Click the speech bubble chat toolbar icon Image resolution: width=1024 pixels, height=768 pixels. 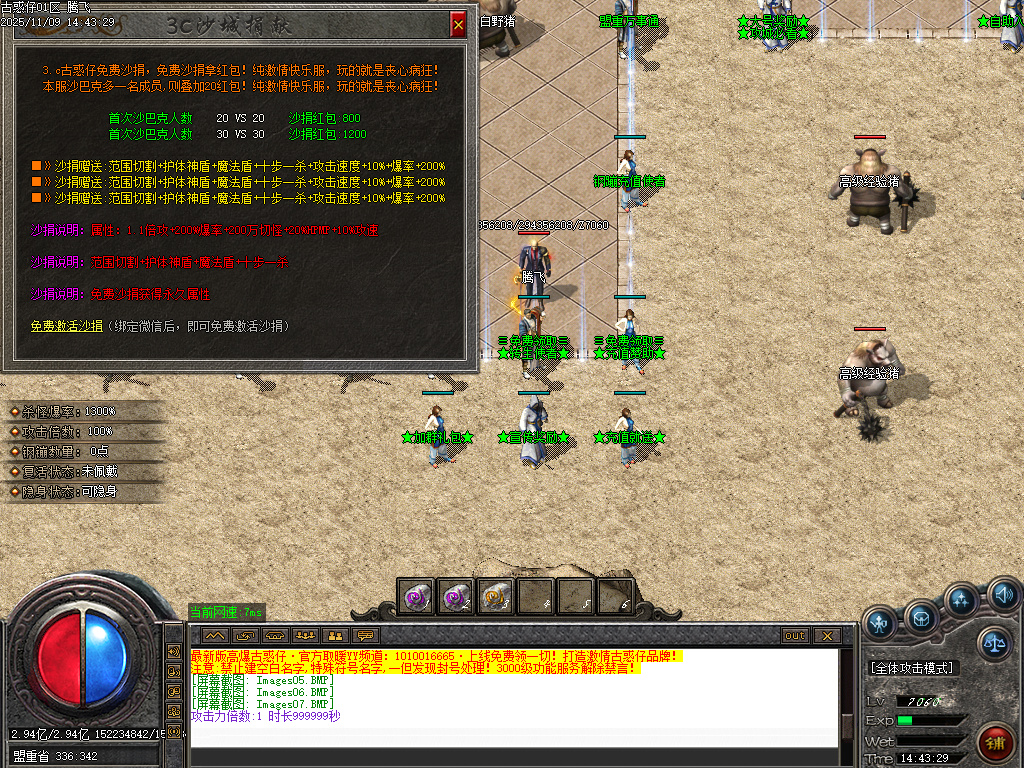tap(366, 635)
